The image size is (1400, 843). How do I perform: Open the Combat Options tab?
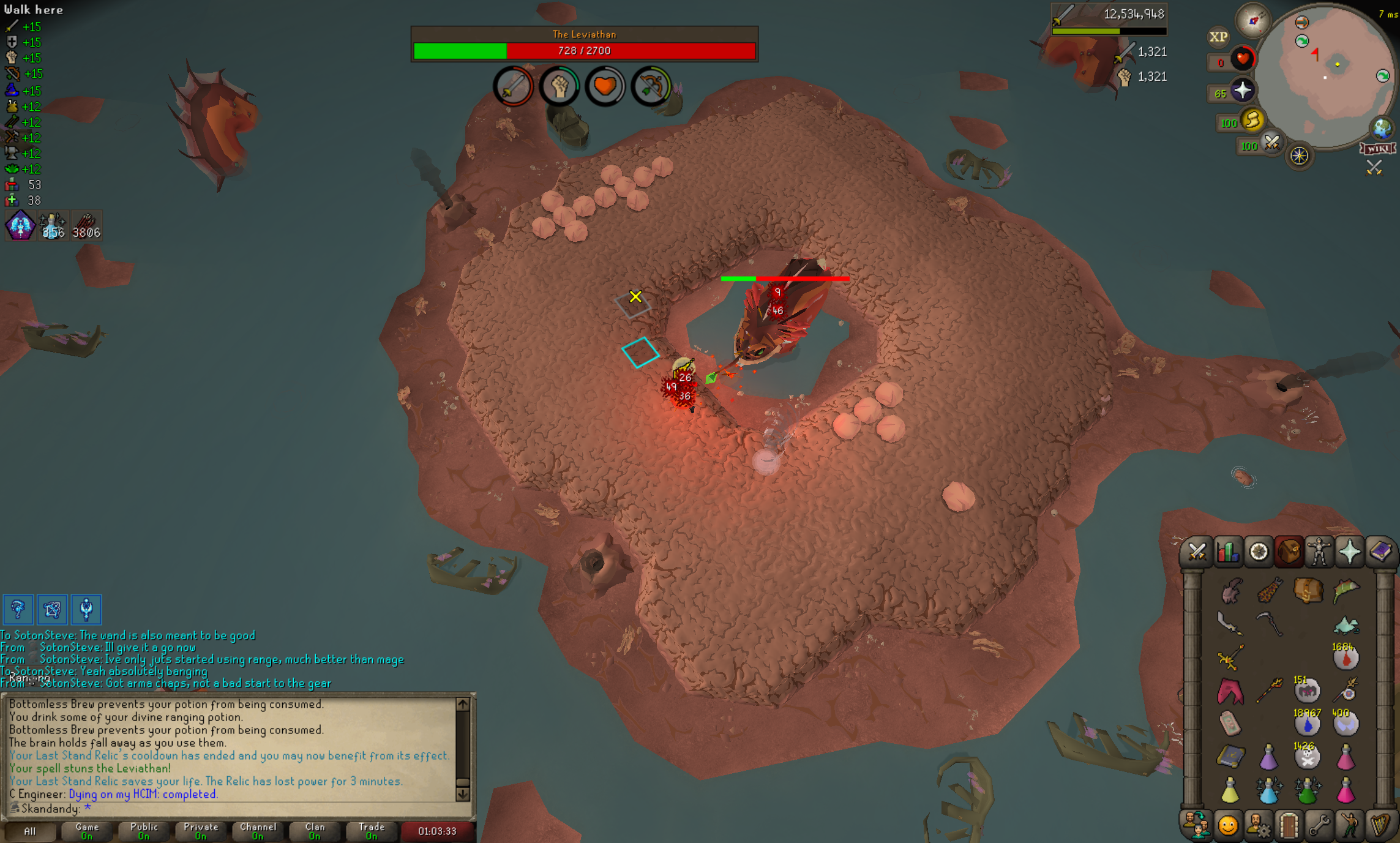1197,552
